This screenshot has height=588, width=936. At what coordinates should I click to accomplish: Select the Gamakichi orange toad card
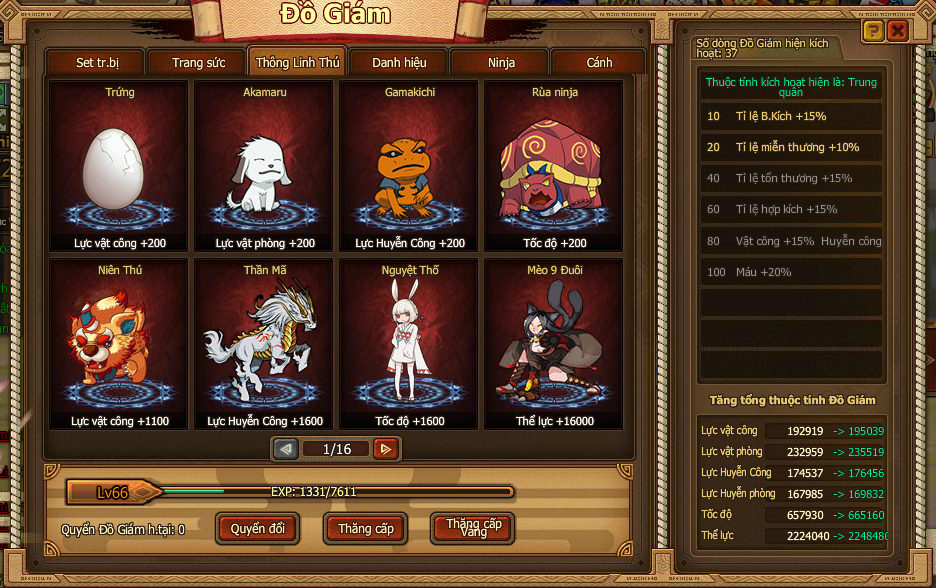pos(409,167)
